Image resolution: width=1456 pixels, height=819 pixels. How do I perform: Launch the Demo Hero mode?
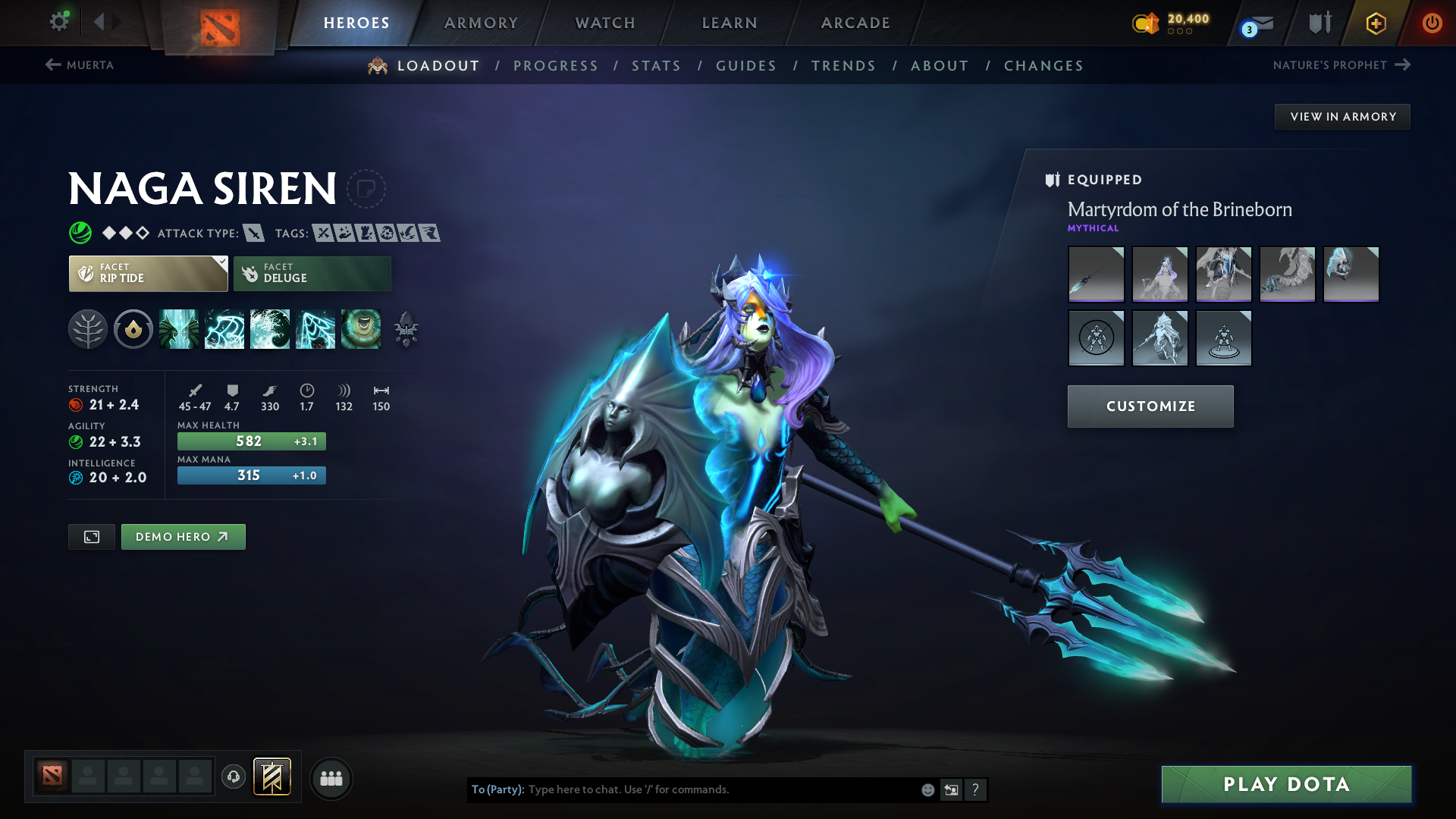point(183,537)
